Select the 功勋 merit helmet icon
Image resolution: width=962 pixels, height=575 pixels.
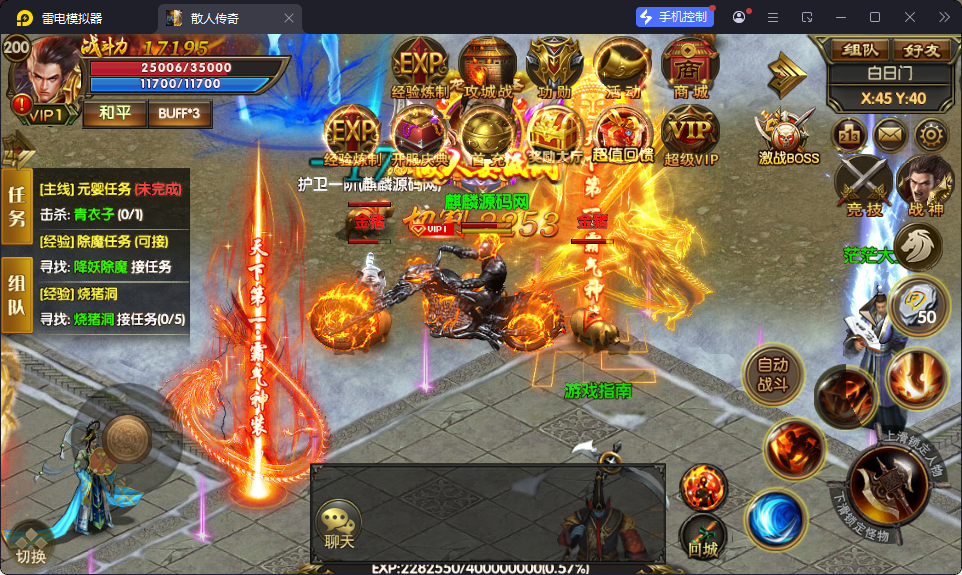click(x=555, y=66)
